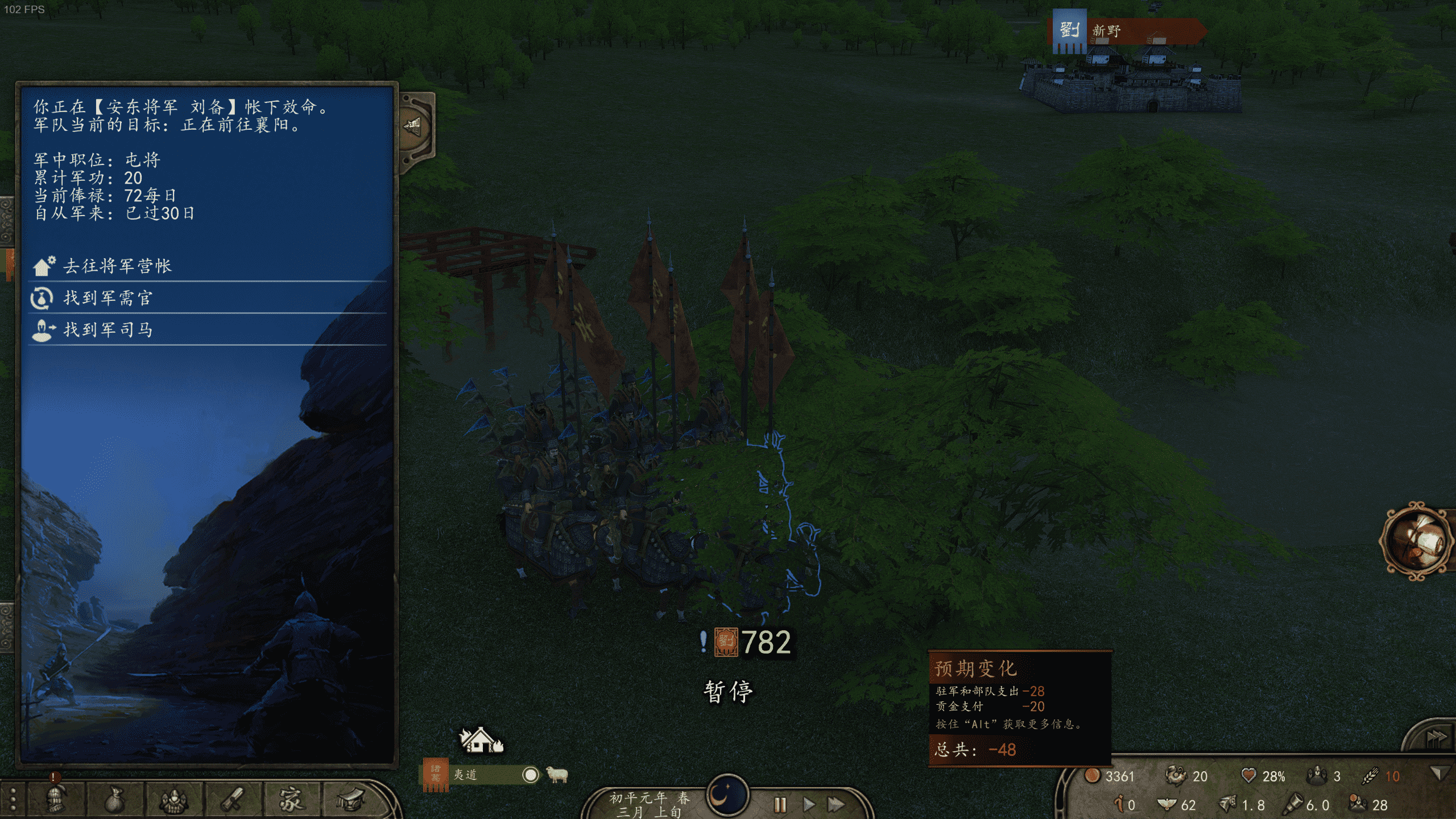The width and height of the screenshot is (1456, 819).
Task: Open the round scroll button at right edge
Action: [1416, 540]
